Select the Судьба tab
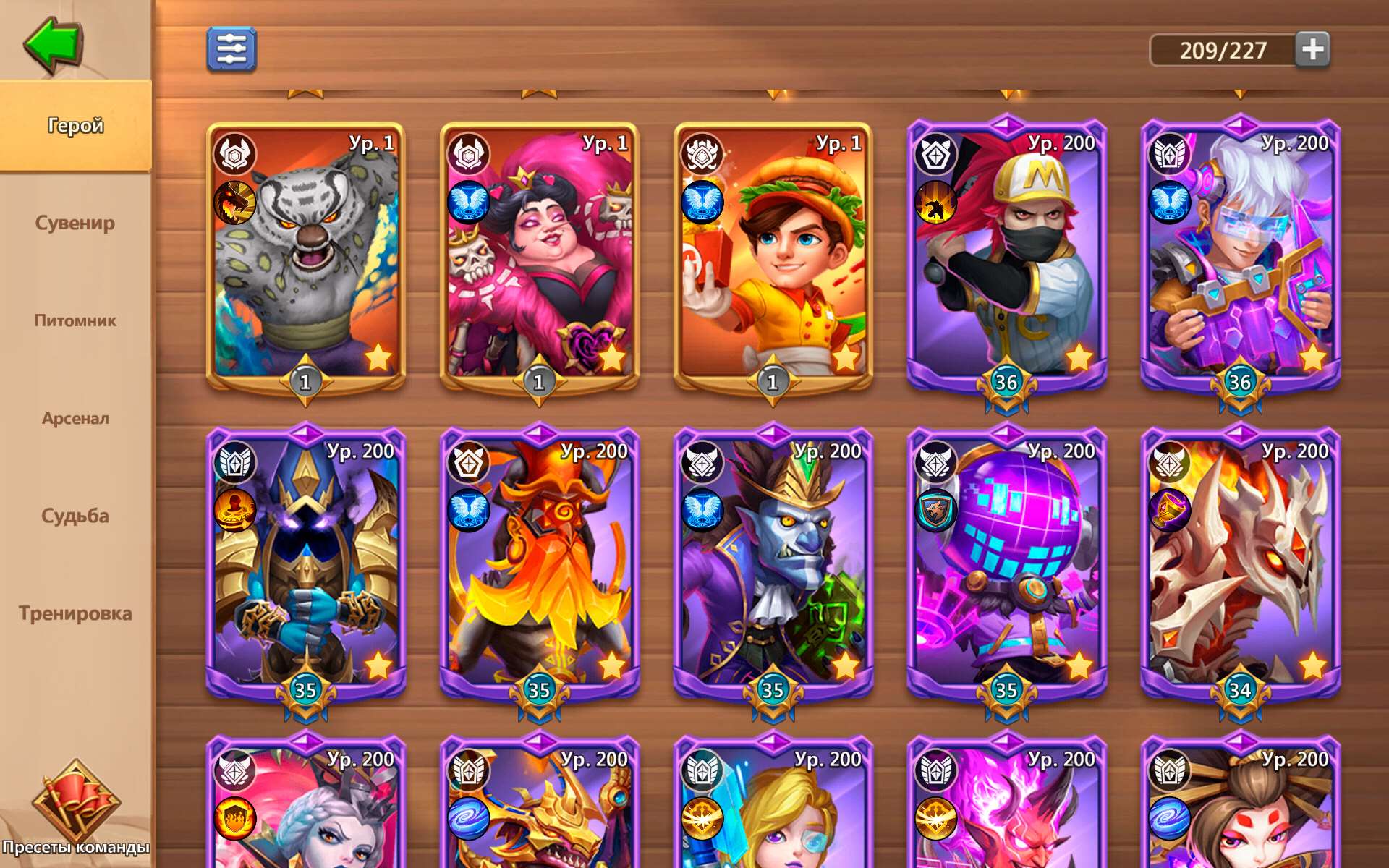Screen dimensions: 1389x868 coord(75,516)
